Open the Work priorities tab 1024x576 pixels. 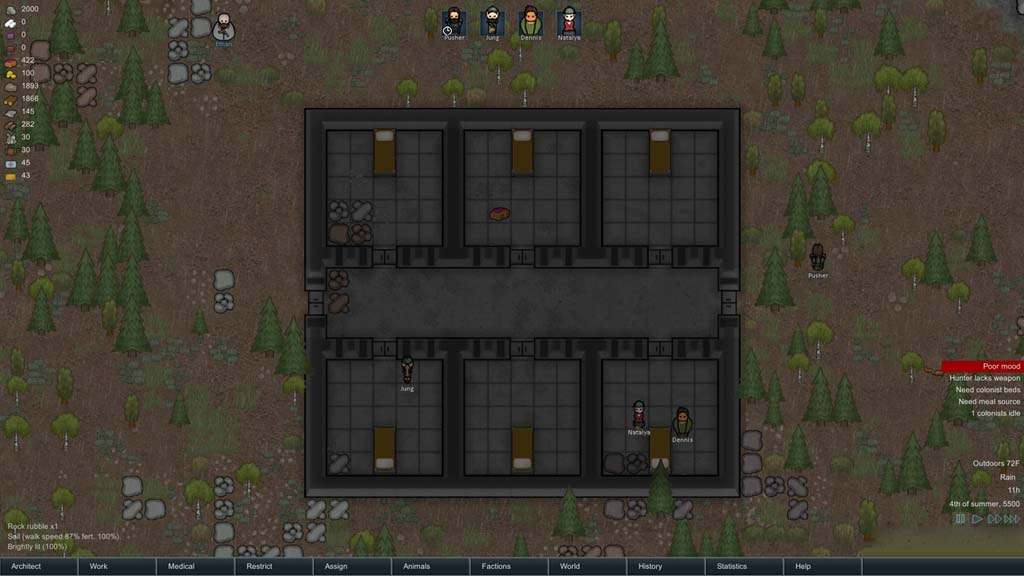click(117, 566)
